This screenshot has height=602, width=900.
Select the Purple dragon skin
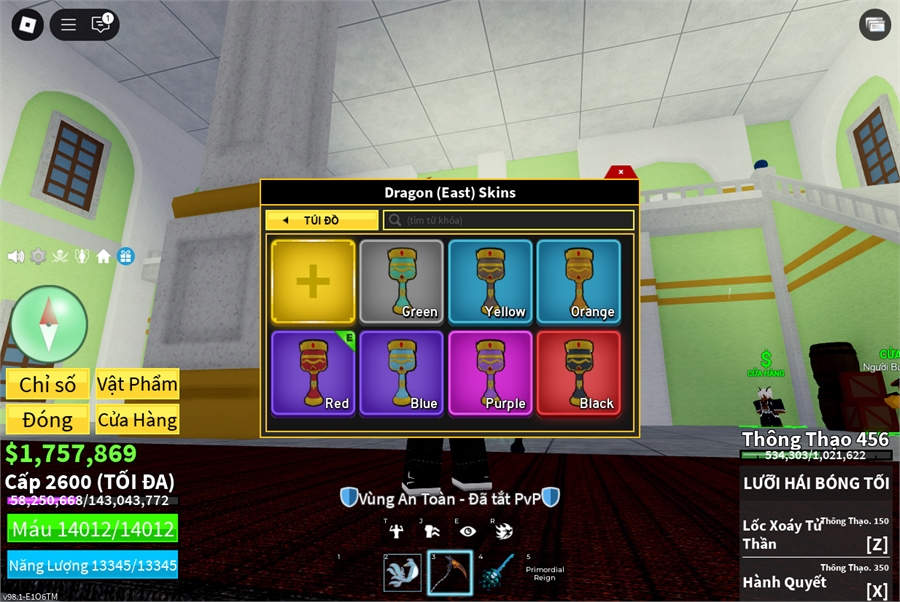tap(490, 372)
